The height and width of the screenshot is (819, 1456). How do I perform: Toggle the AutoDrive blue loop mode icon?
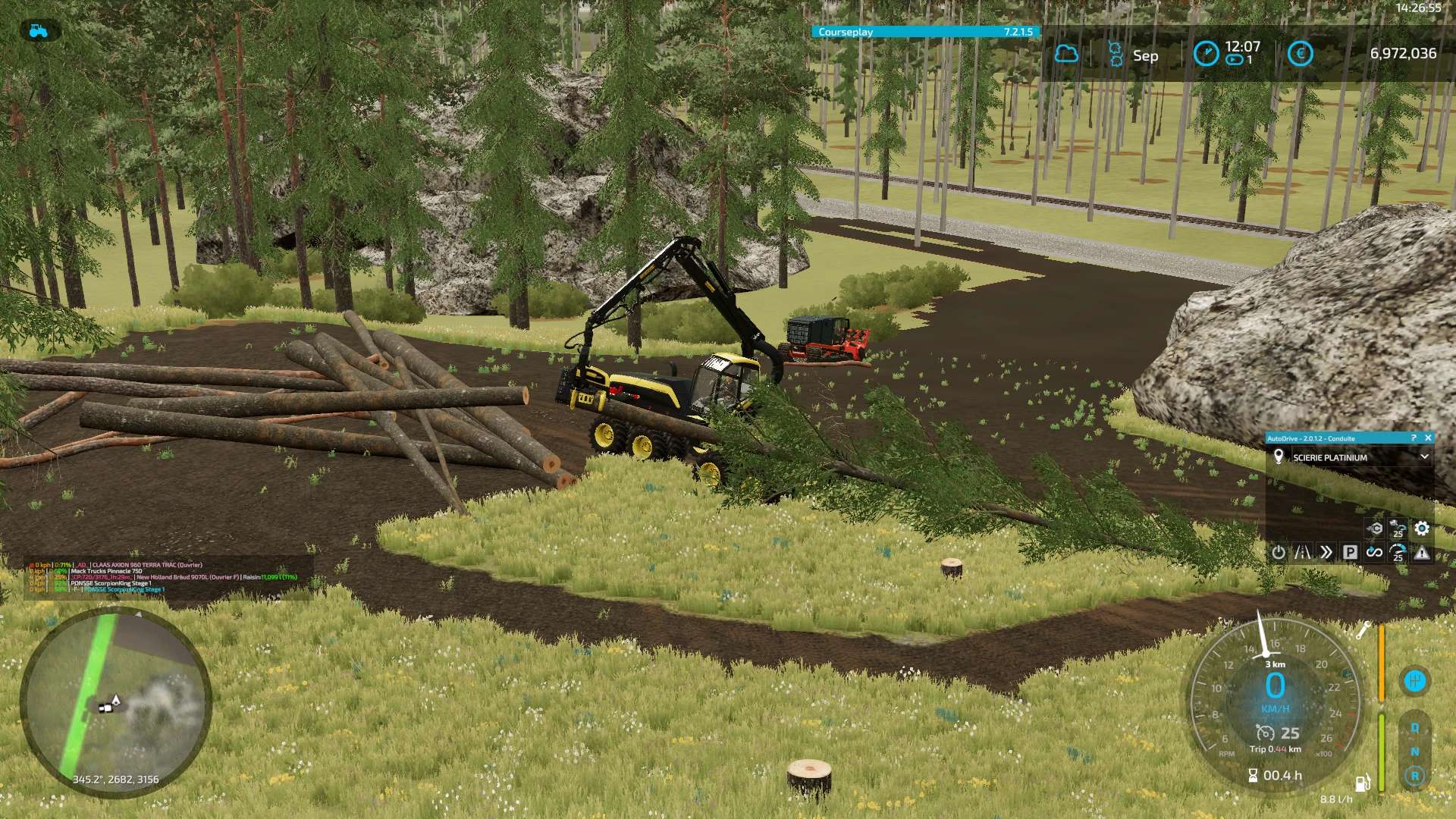(1374, 552)
